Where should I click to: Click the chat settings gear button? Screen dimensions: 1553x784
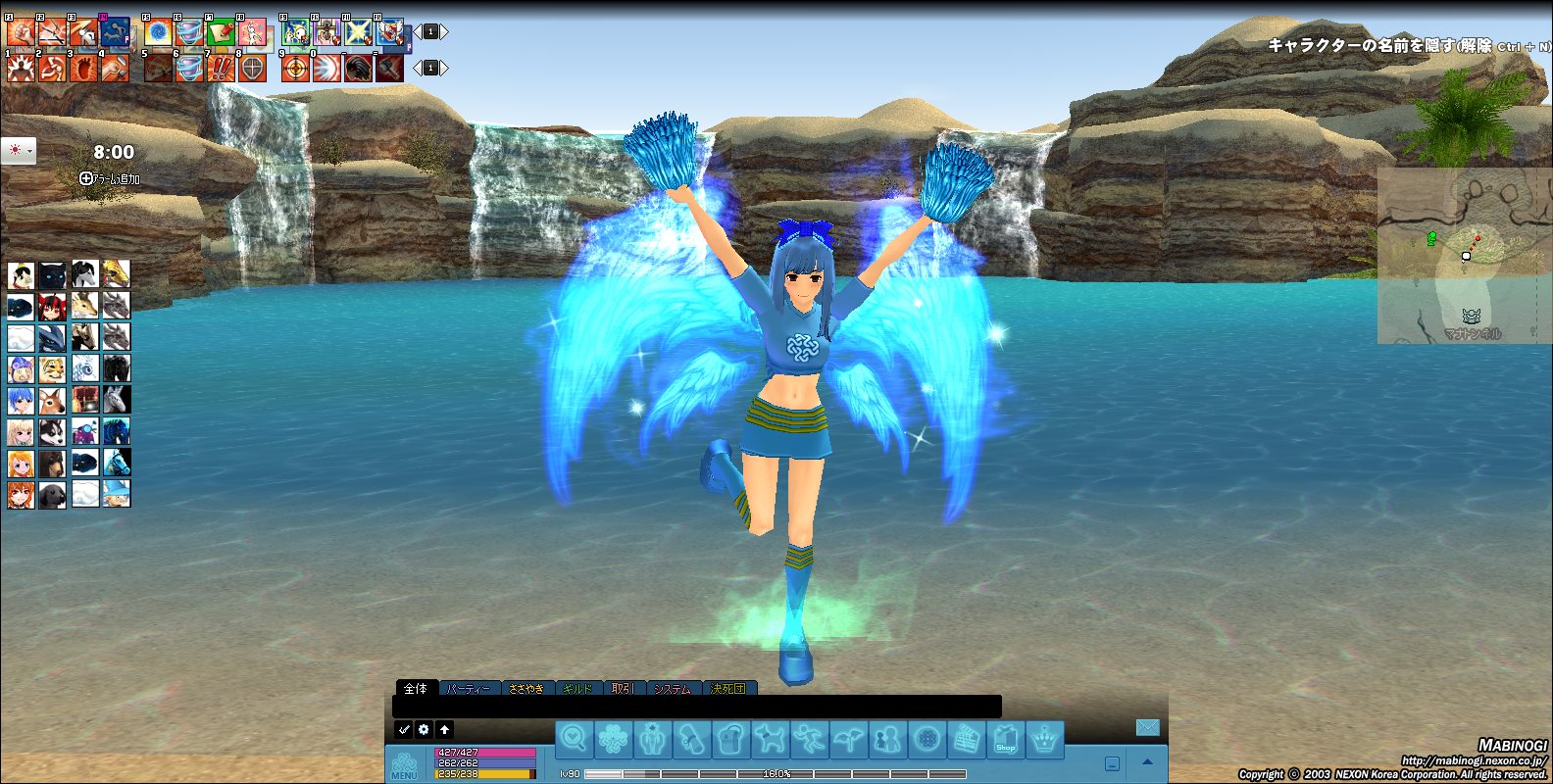pyautogui.click(x=424, y=729)
